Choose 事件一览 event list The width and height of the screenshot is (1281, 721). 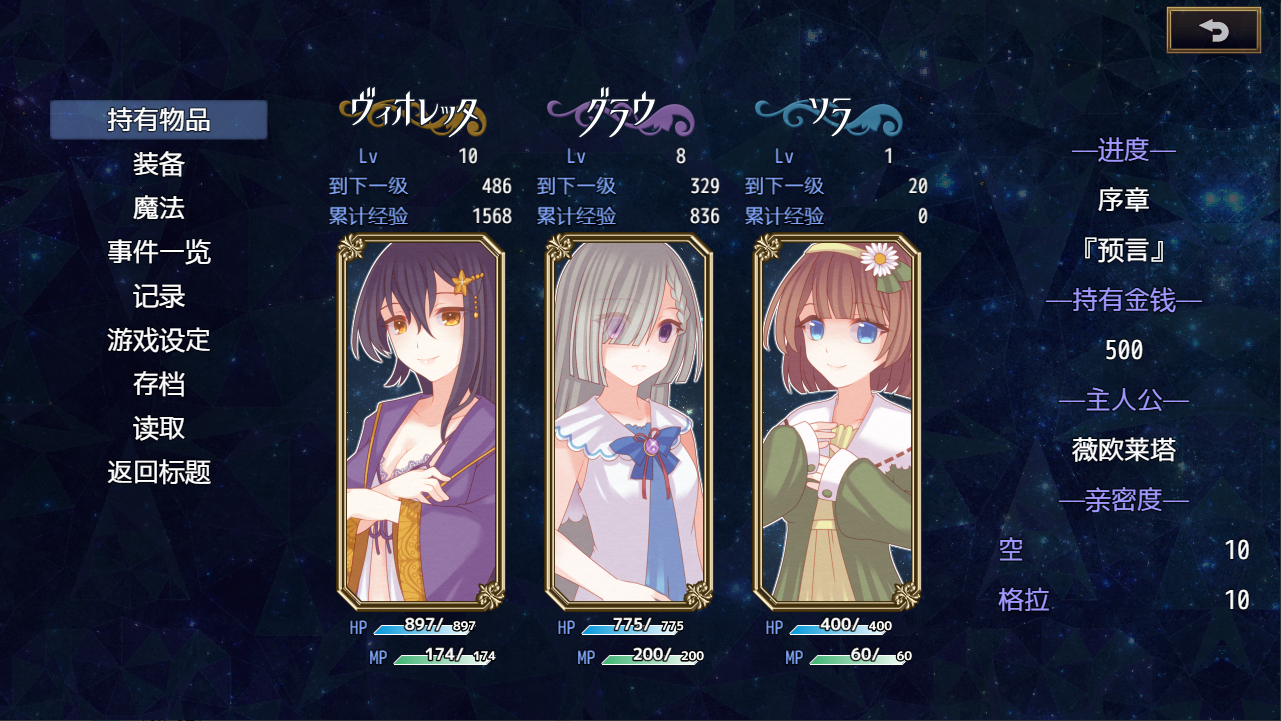tap(159, 252)
